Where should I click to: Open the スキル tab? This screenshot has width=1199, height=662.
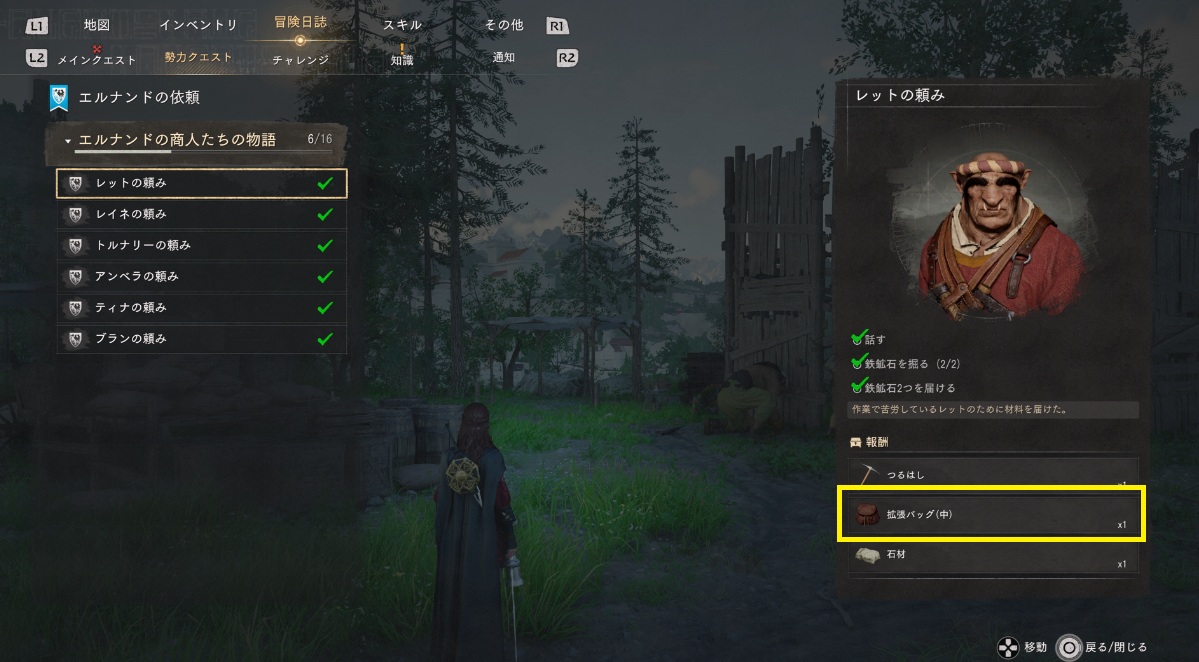[x=402, y=25]
